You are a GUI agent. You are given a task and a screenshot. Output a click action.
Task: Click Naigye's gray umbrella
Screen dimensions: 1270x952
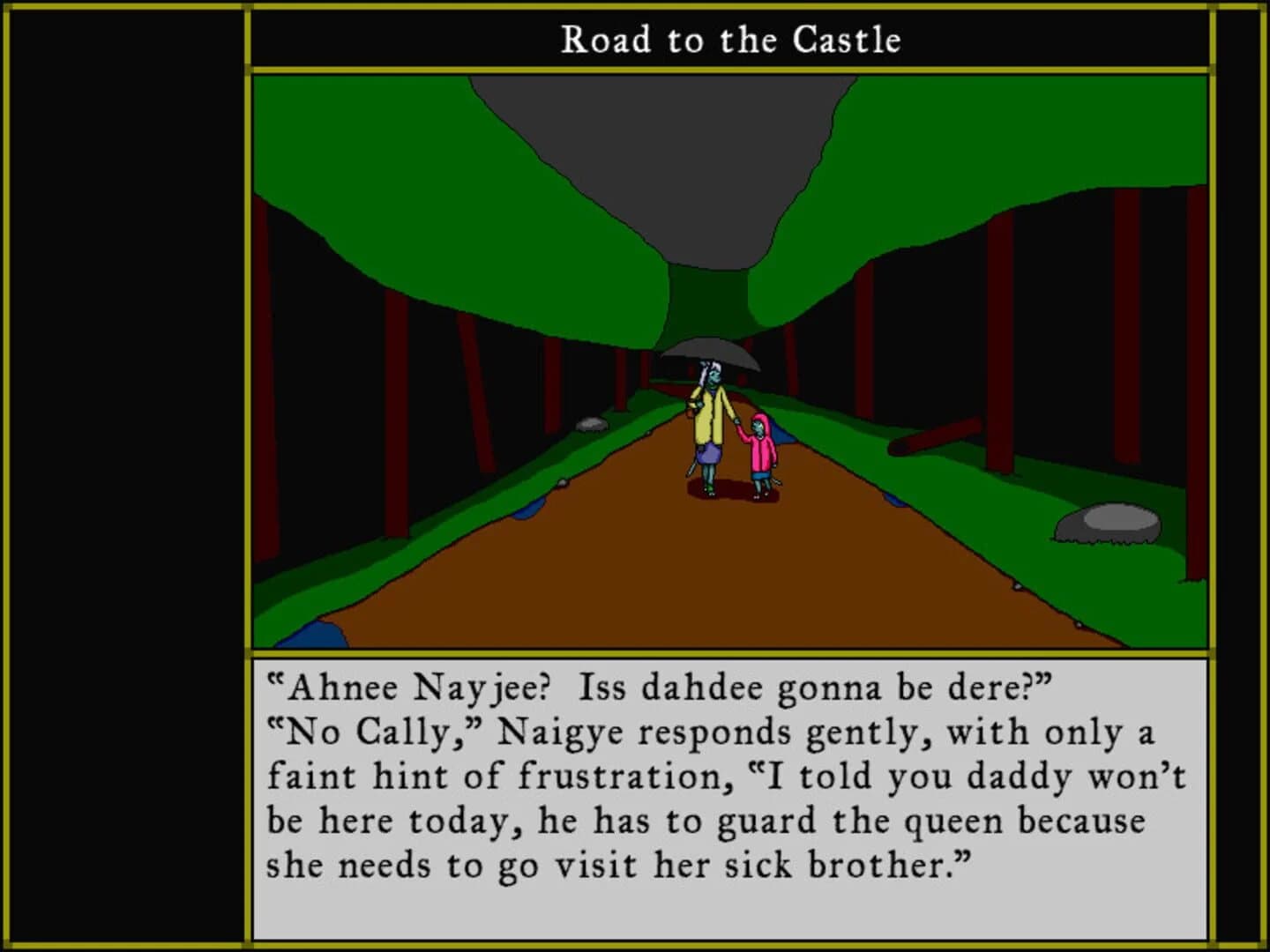(713, 353)
